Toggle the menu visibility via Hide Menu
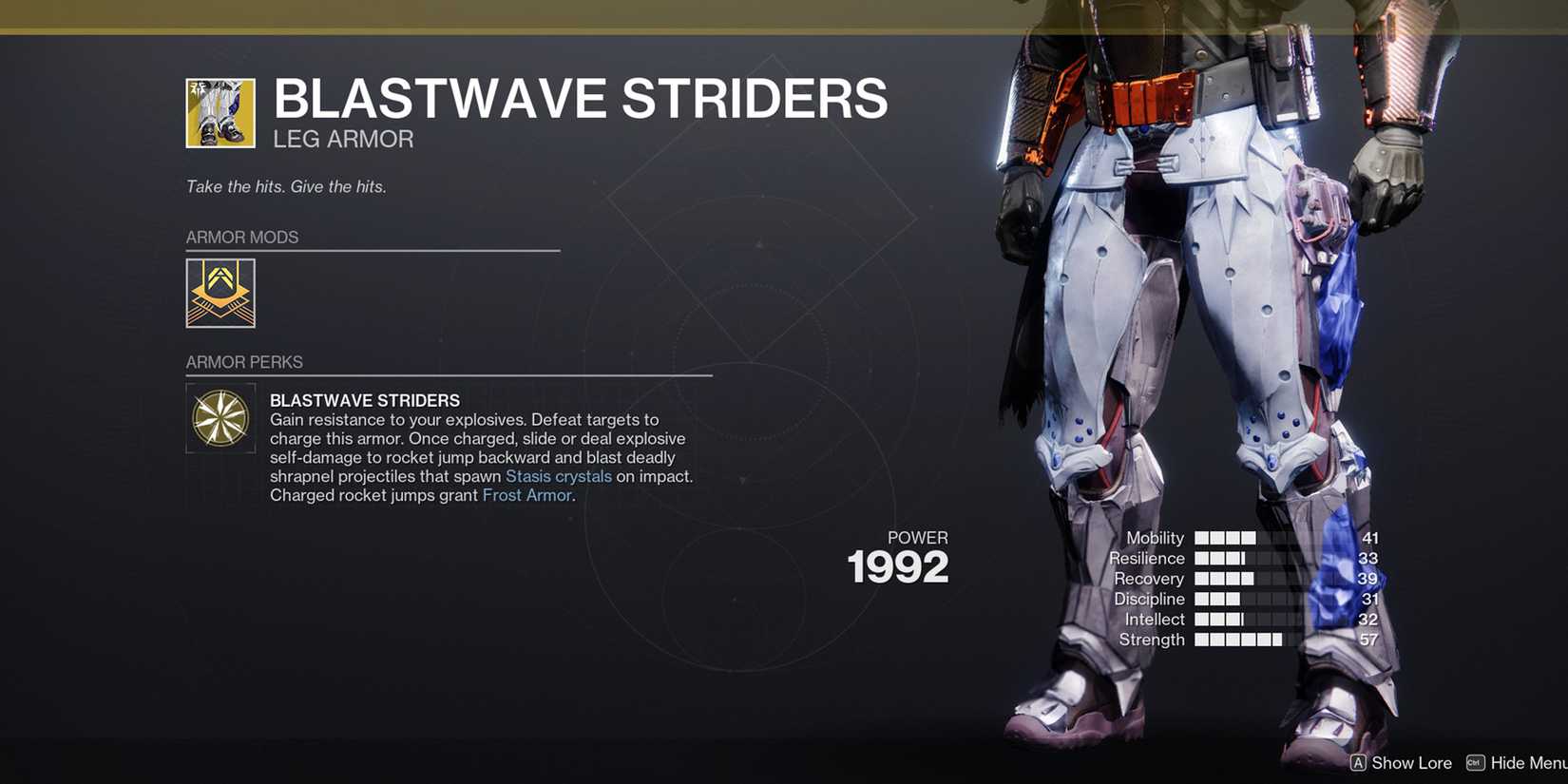Screen dimensions: 1568x784 coord(1528,763)
